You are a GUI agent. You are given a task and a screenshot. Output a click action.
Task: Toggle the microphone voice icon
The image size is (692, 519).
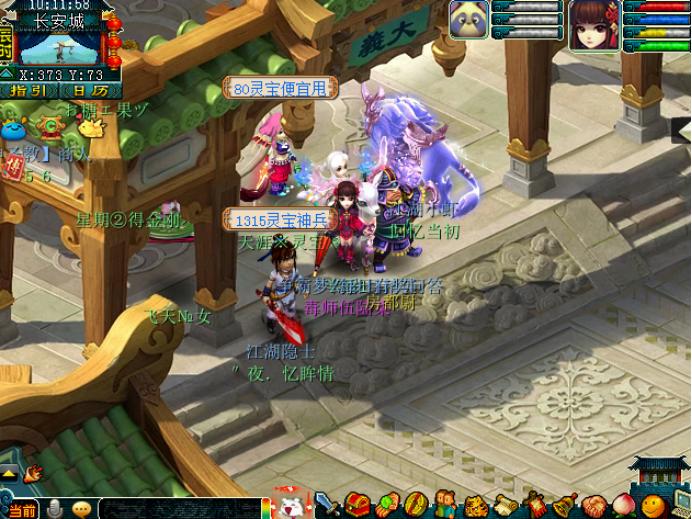(x=55, y=509)
